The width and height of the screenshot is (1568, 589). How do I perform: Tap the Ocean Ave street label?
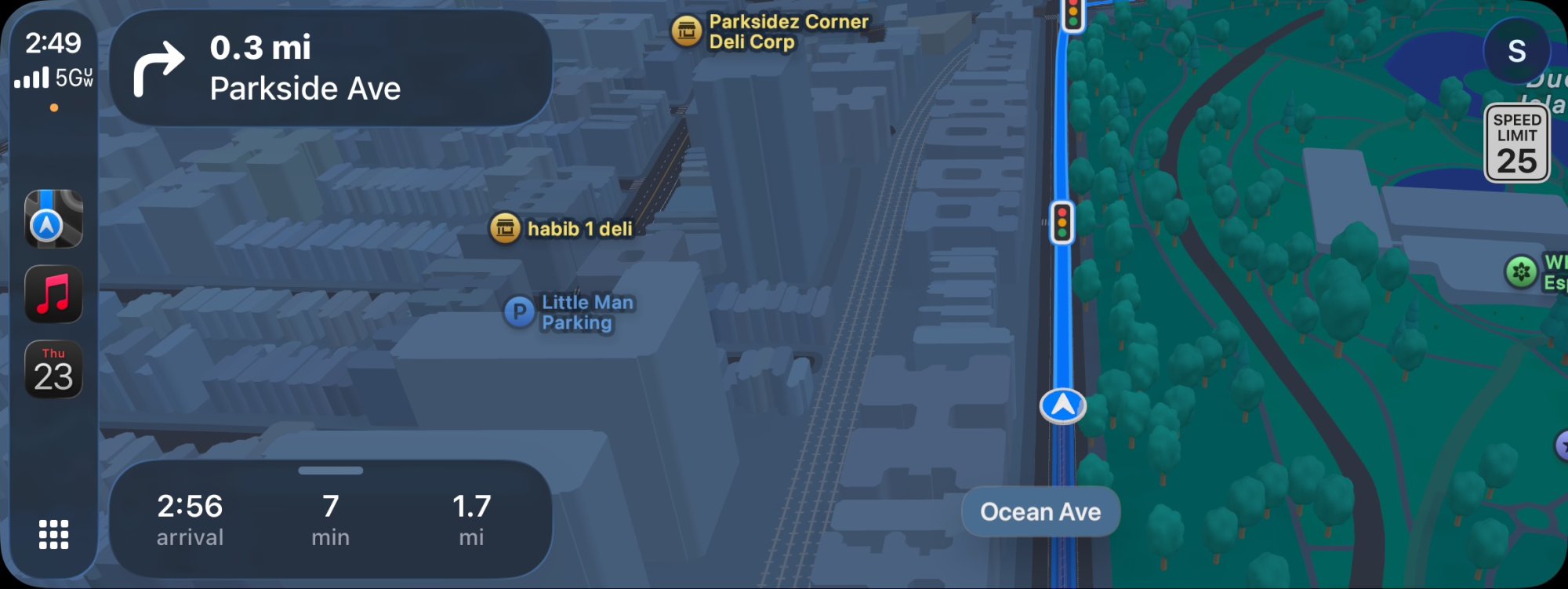point(1040,512)
